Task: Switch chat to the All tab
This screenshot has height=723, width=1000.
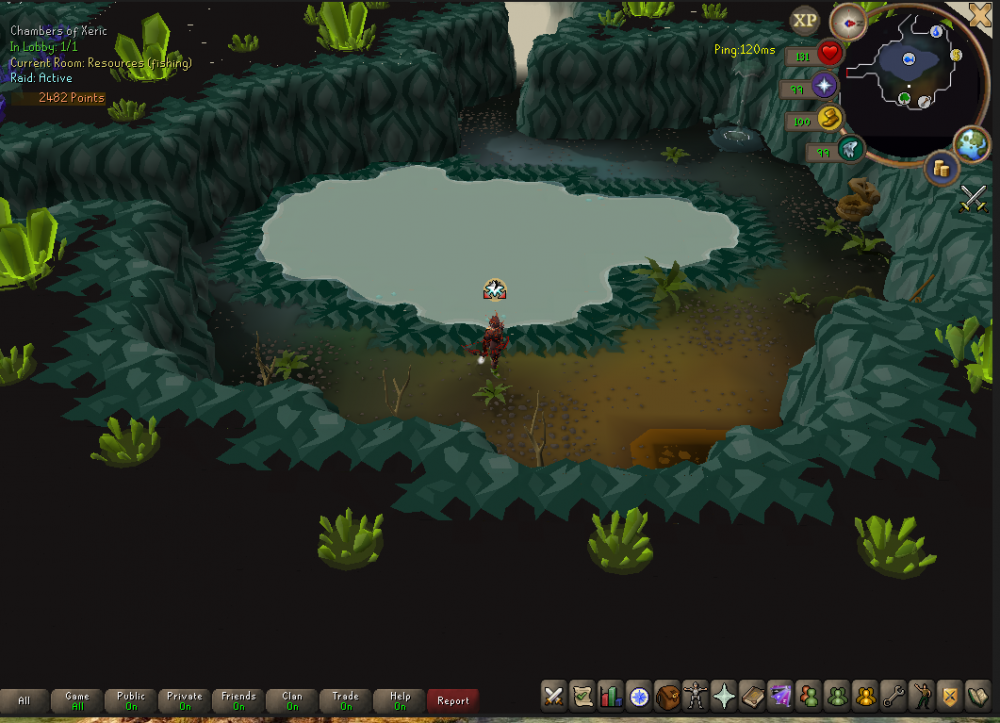Action: (x=24, y=700)
